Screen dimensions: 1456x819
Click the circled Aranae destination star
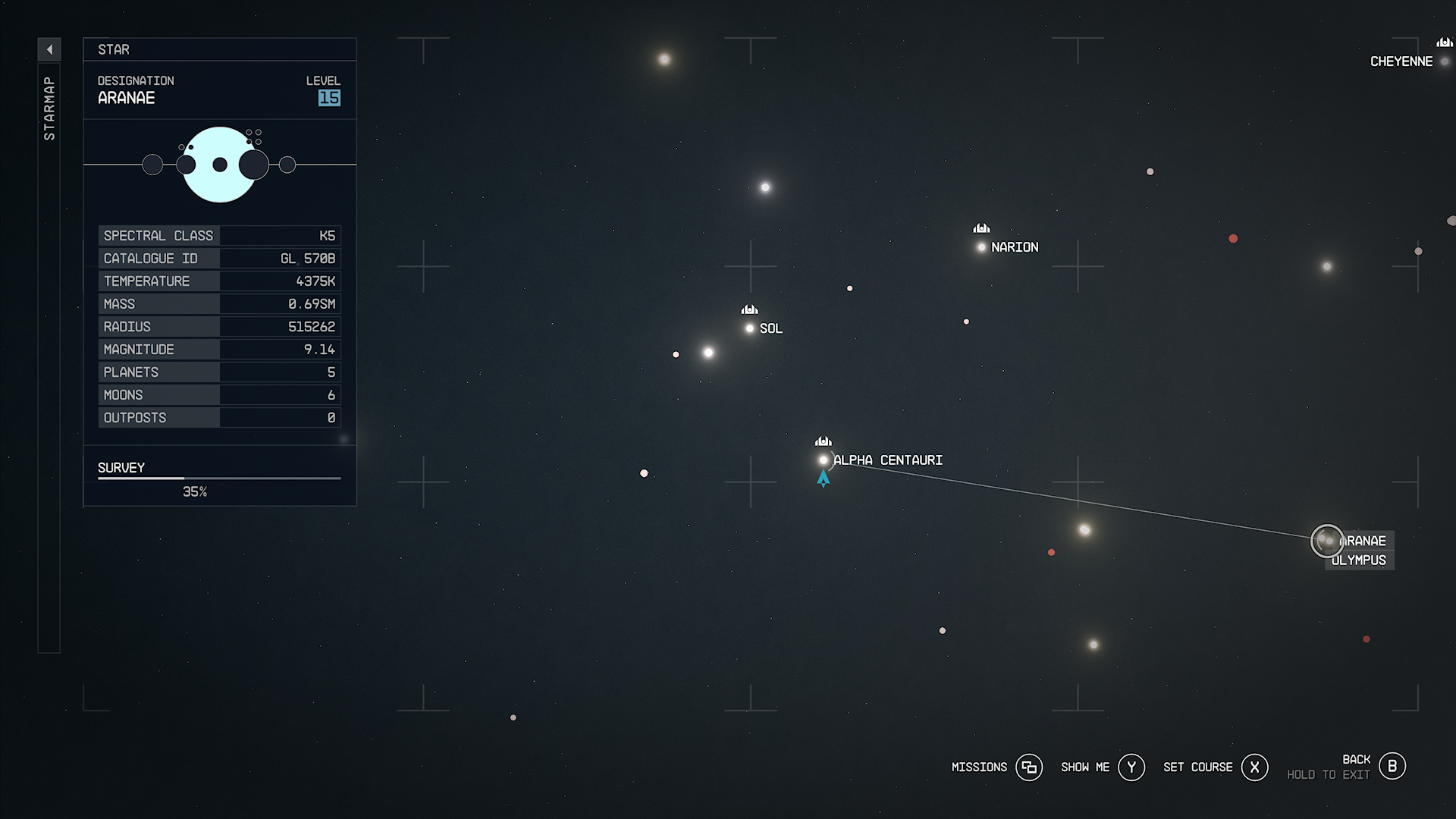pyautogui.click(x=1327, y=541)
